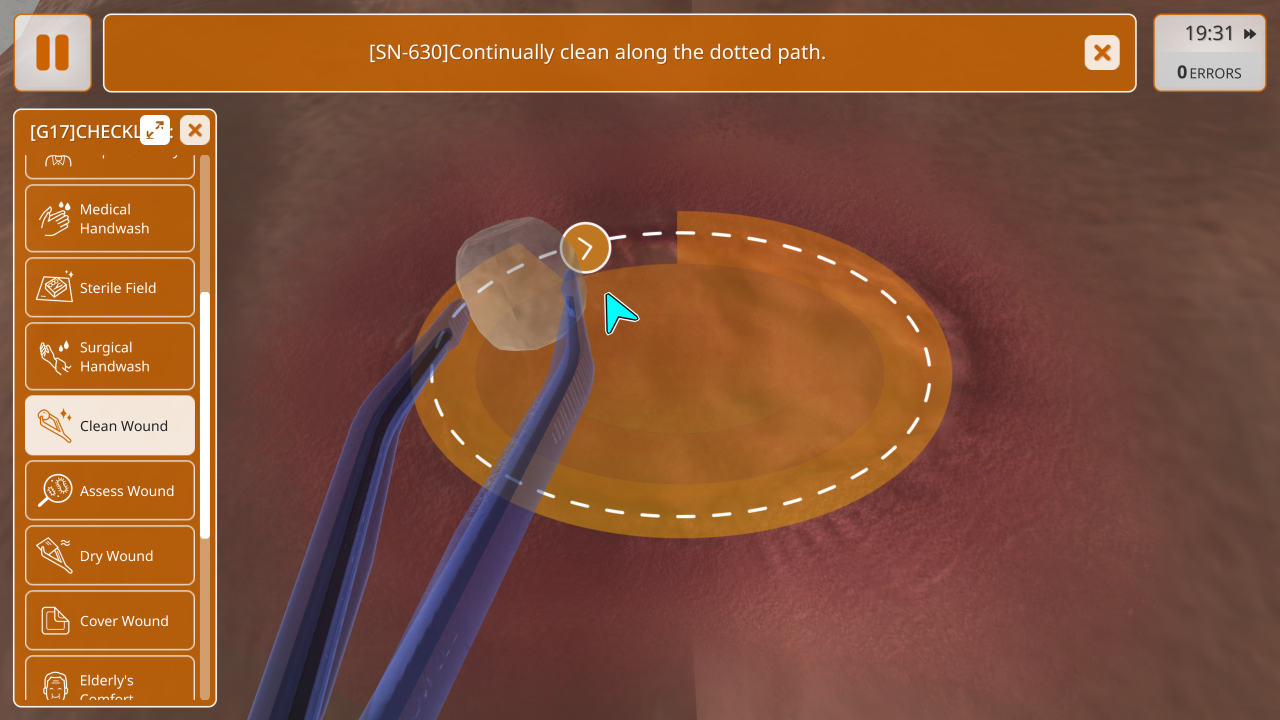Click the checklist scrollbar
Screen dimensions: 1280x720
click(x=205, y=415)
